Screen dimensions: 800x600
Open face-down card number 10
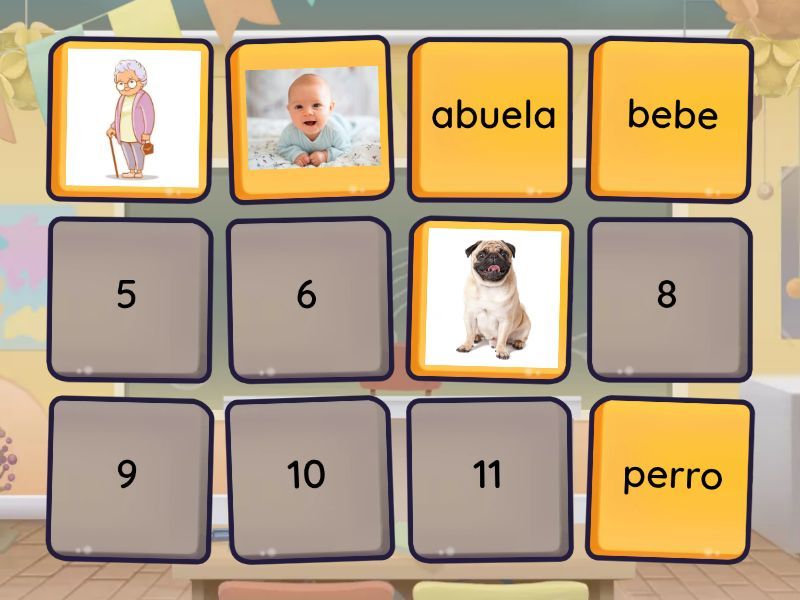[308, 476]
